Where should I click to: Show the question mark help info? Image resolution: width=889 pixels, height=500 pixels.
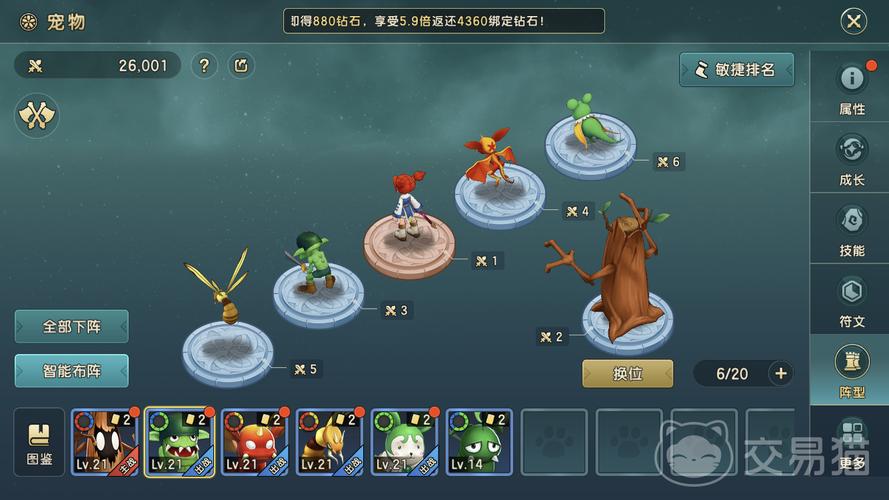click(x=204, y=66)
